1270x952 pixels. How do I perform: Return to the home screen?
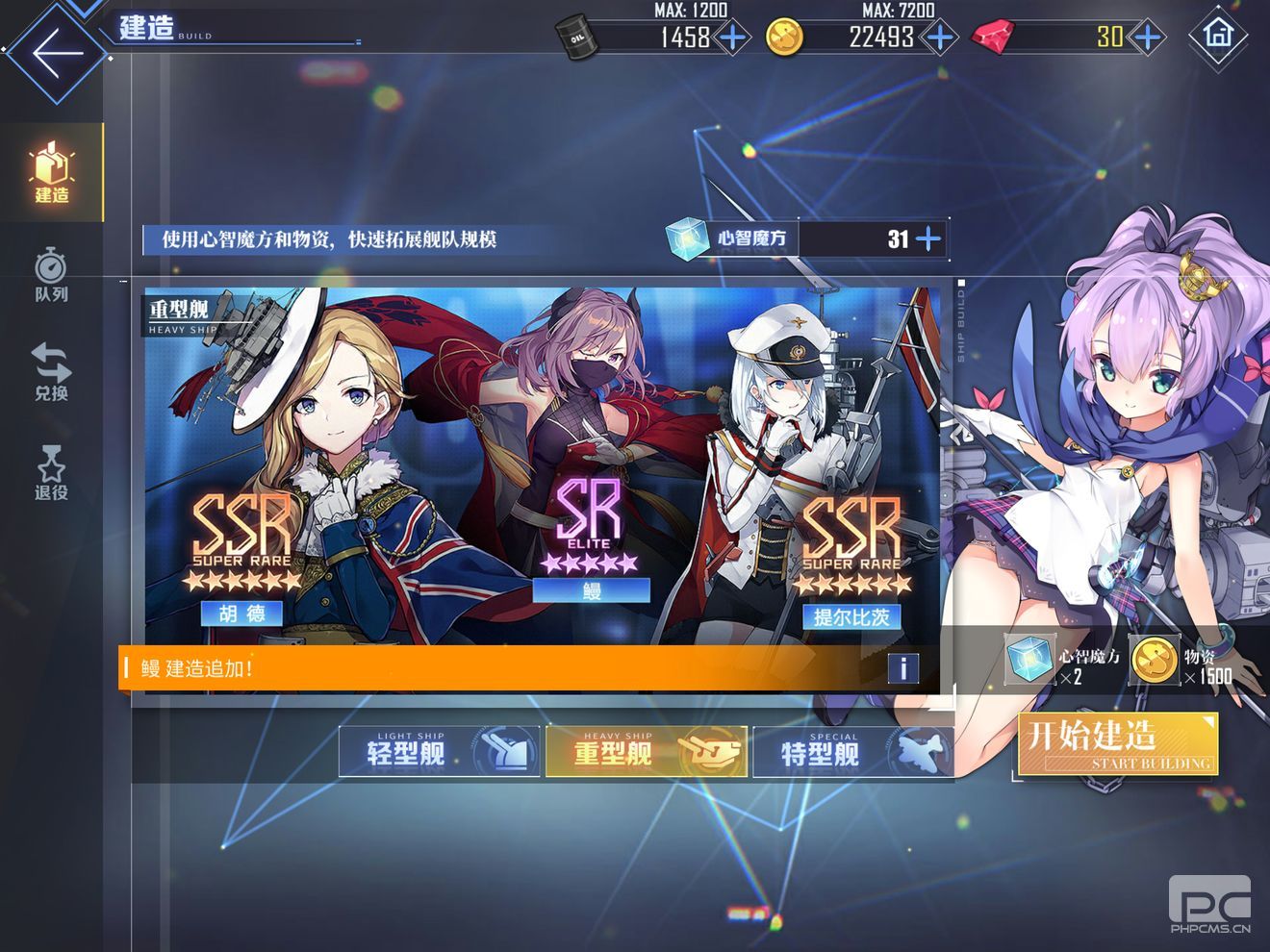coord(1218,35)
